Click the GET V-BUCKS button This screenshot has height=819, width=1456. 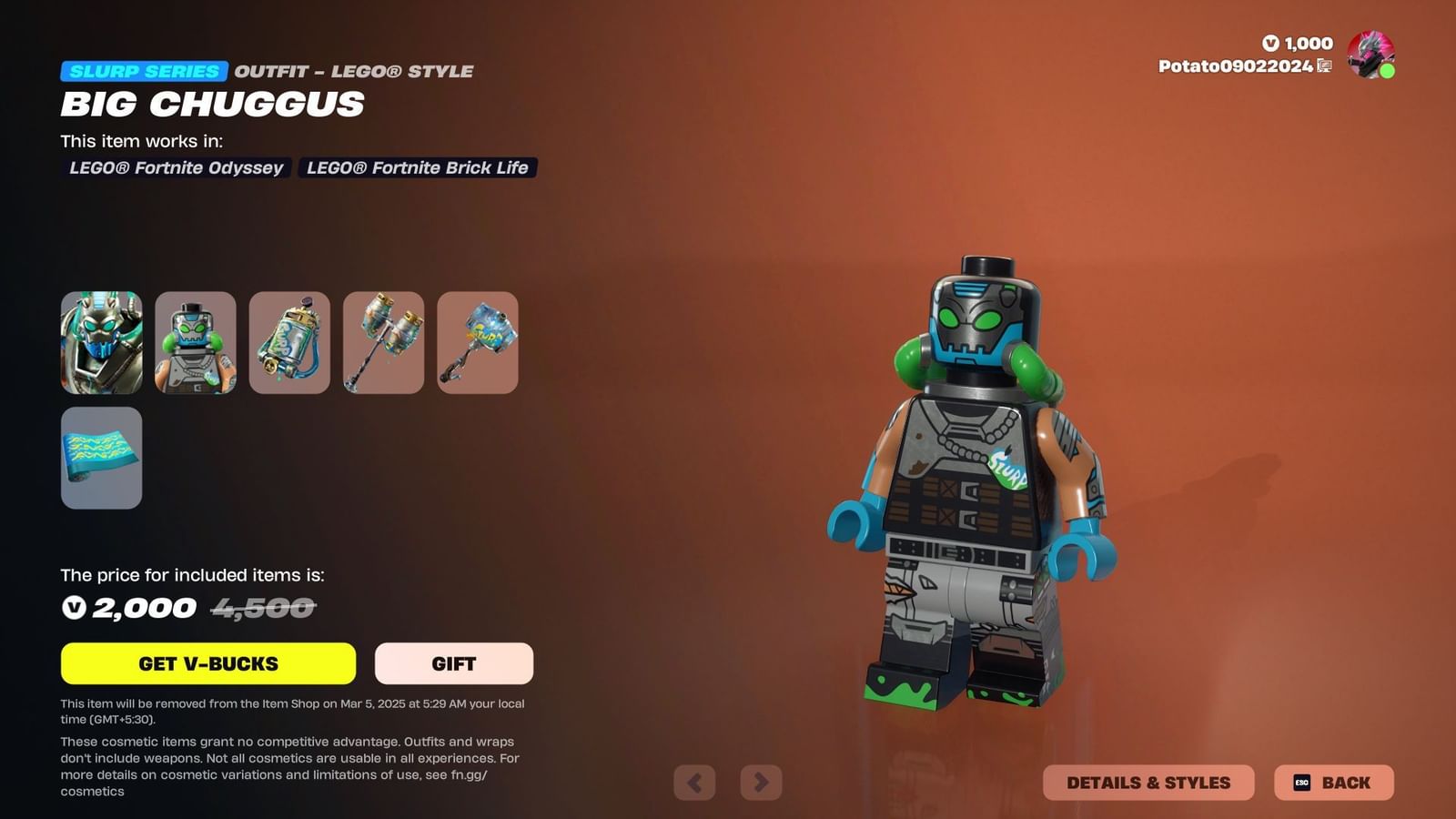[x=207, y=663]
